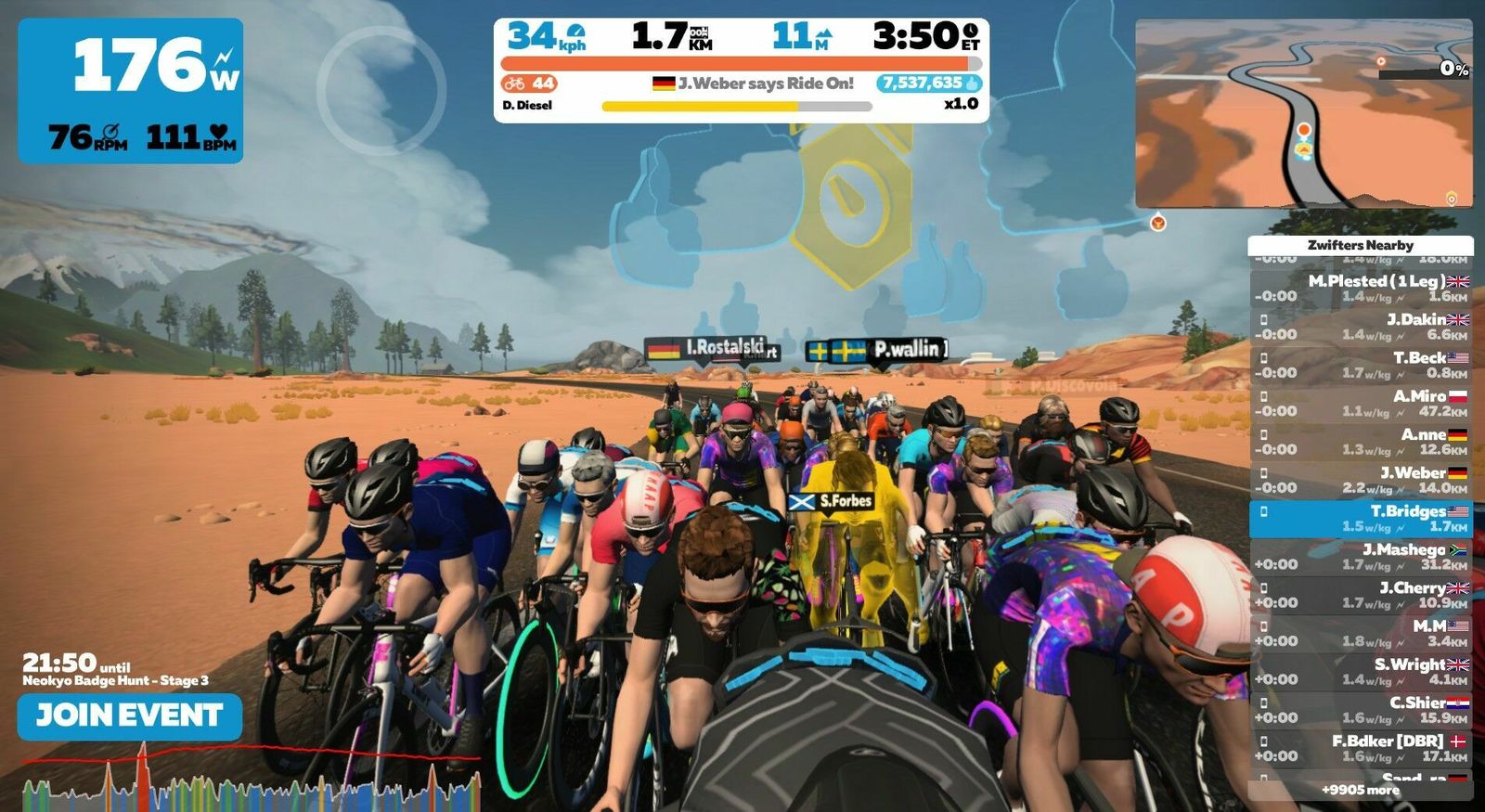Select T.Beck rider row
This screenshot has height=812, width=1485.
click(x=1361, y=365)
